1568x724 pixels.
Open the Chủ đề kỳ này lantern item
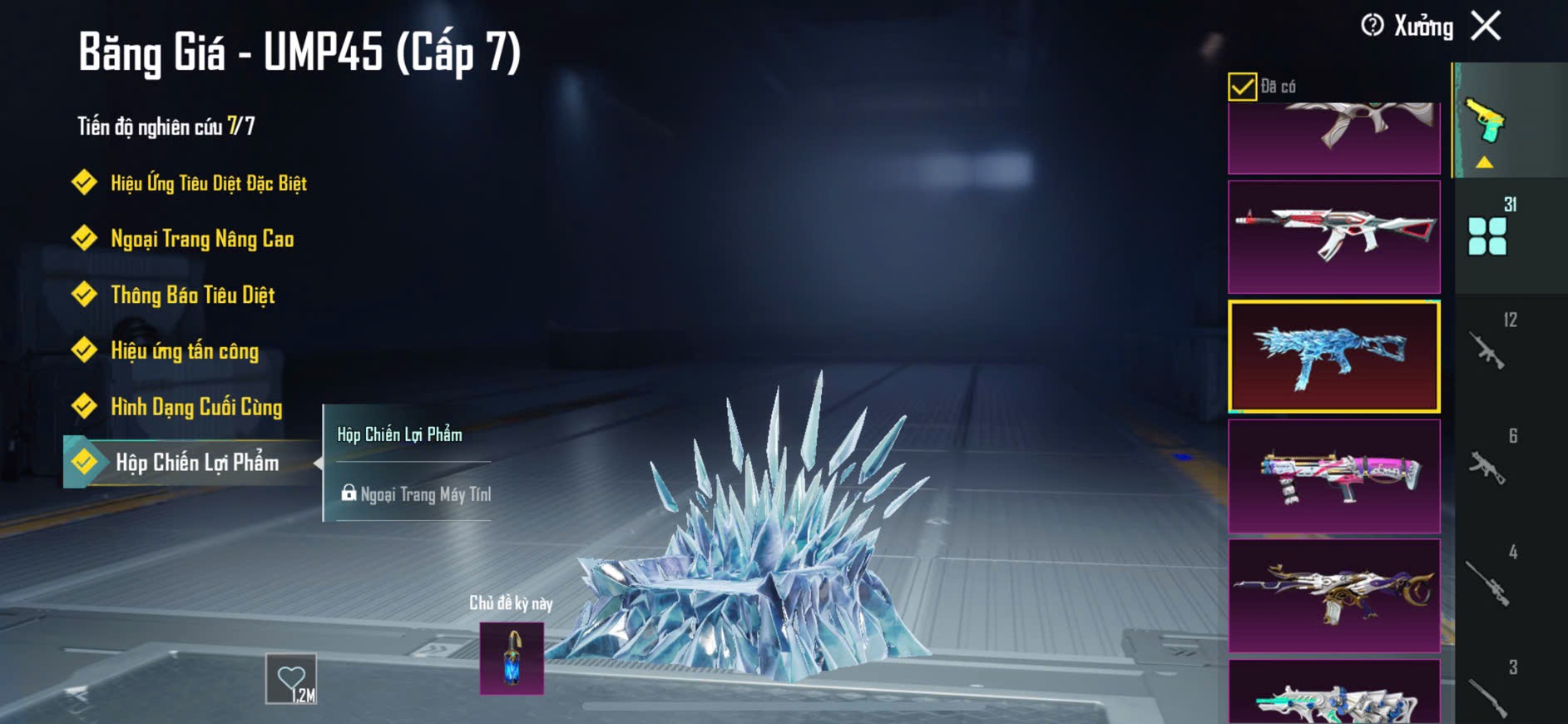(512, 658)
